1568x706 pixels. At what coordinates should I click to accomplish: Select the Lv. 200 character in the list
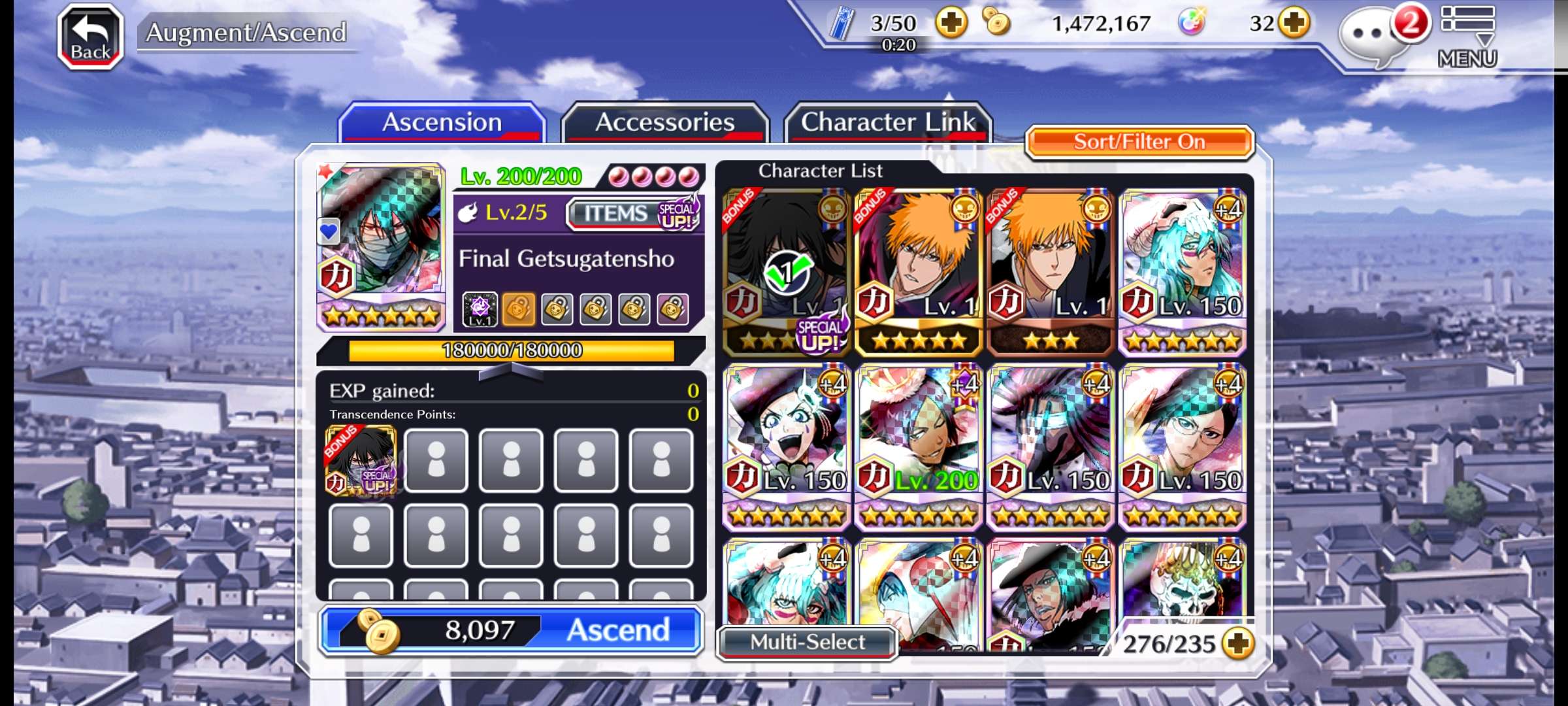click(918, 445)
